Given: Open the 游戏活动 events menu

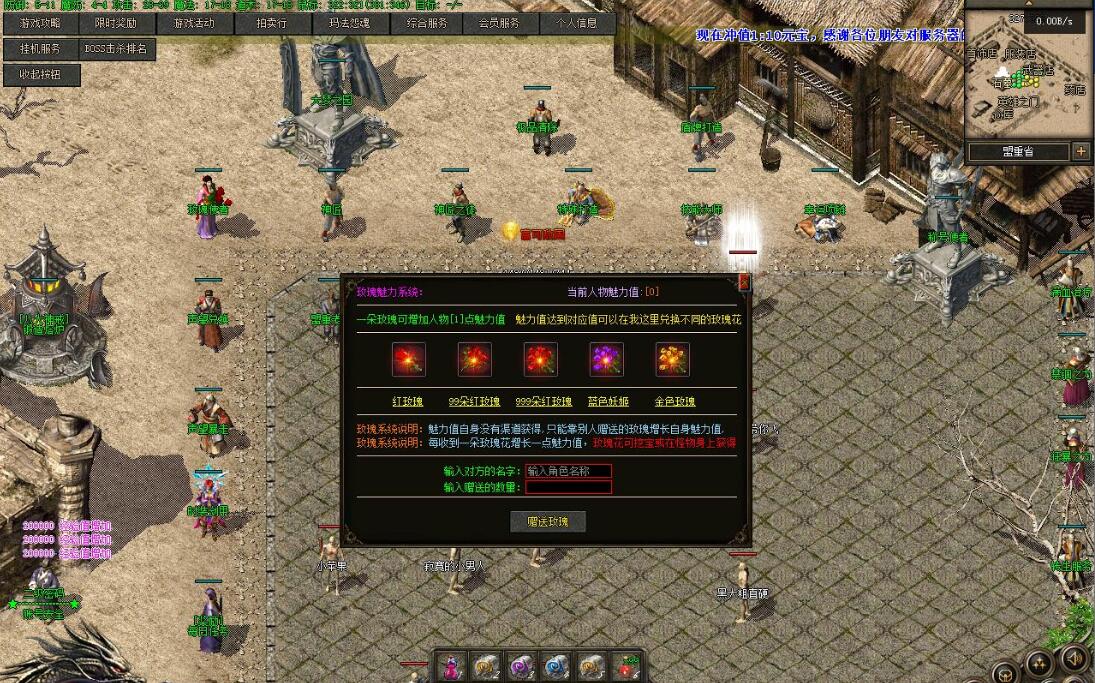Looking at the screenshot, I should pyautogui.click(x=194, y=23).
